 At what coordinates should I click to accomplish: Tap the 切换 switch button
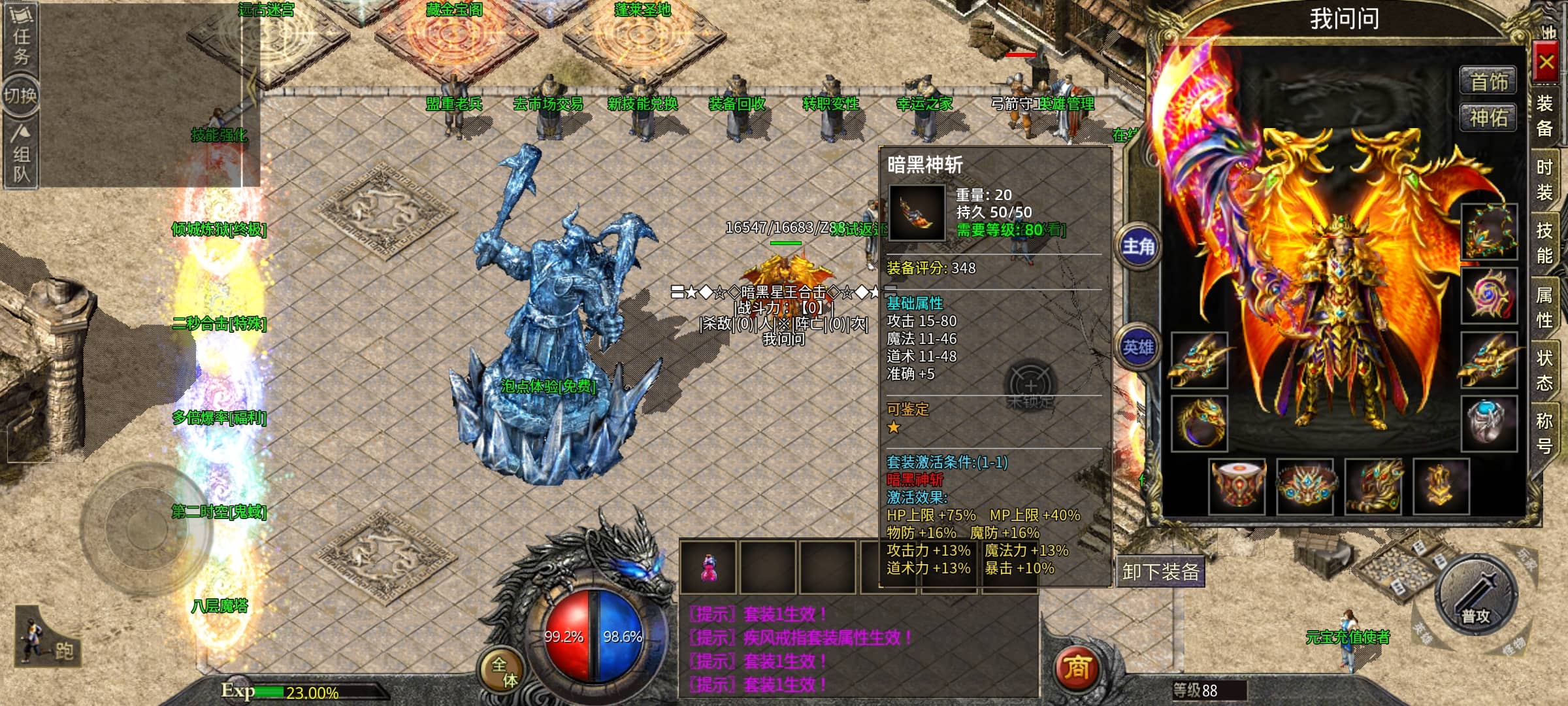pyautogui.click(x=20, y=96)
